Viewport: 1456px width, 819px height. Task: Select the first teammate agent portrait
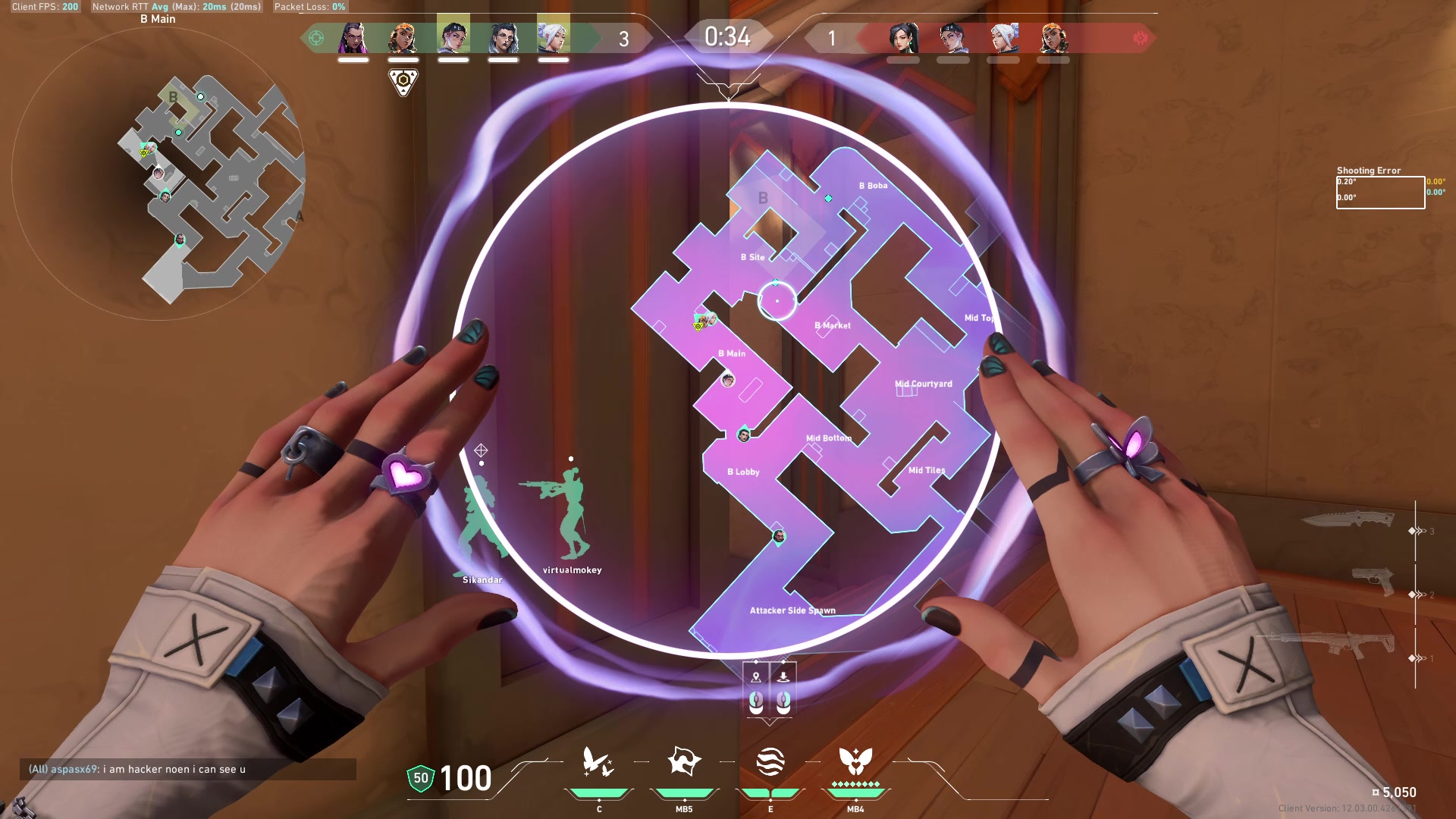[355, 35]
